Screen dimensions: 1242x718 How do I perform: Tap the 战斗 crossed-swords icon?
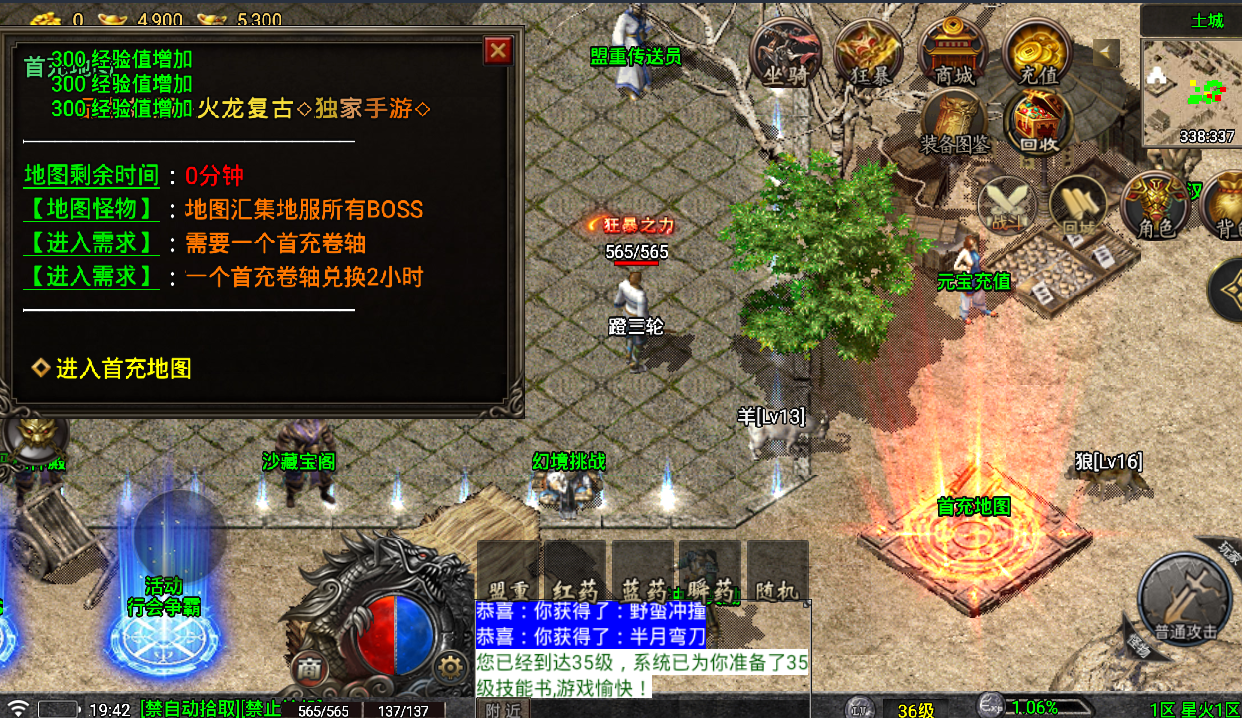click(x=1006, y=205)
